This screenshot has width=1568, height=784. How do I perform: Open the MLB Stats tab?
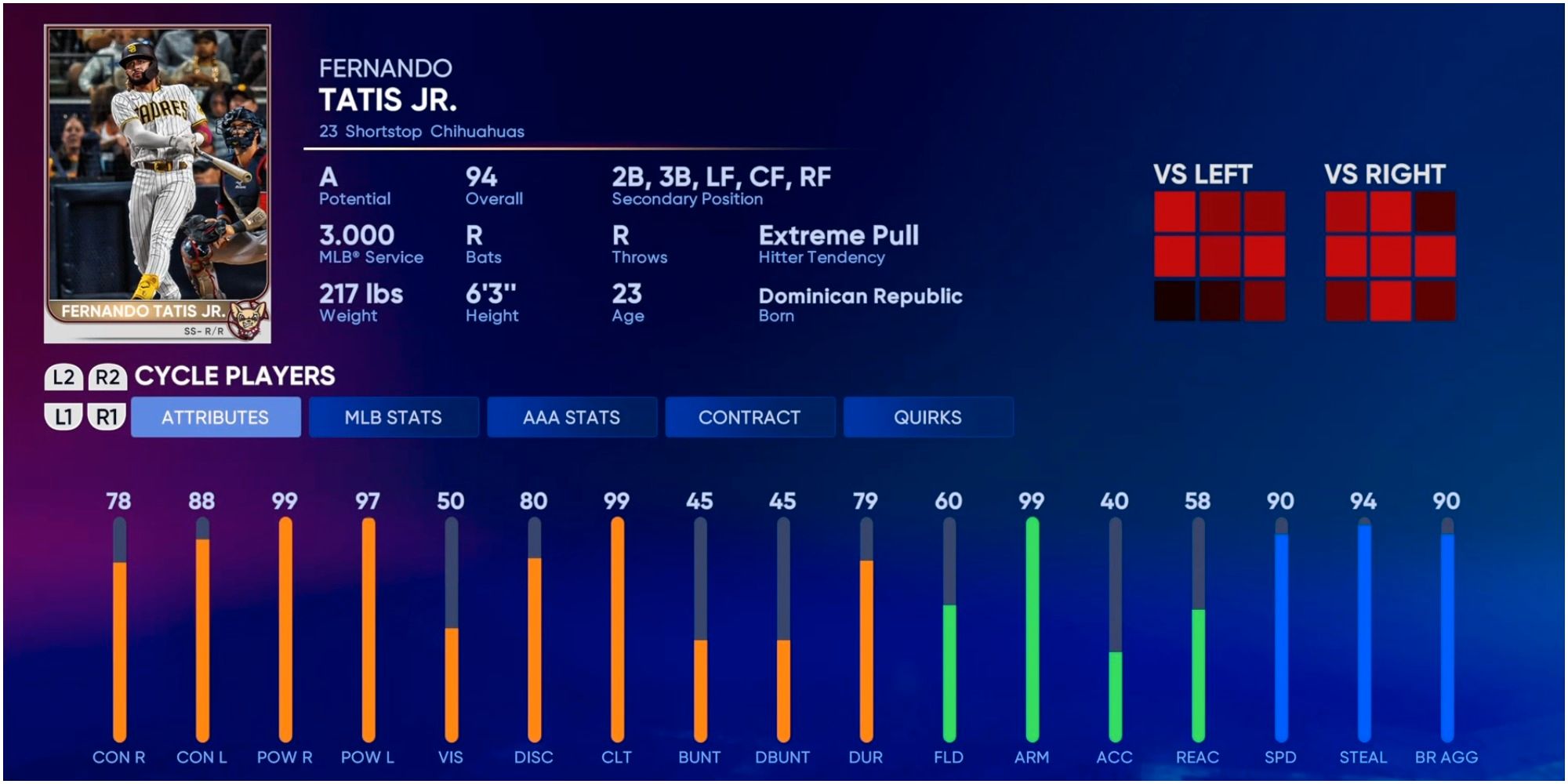[394, 417]
